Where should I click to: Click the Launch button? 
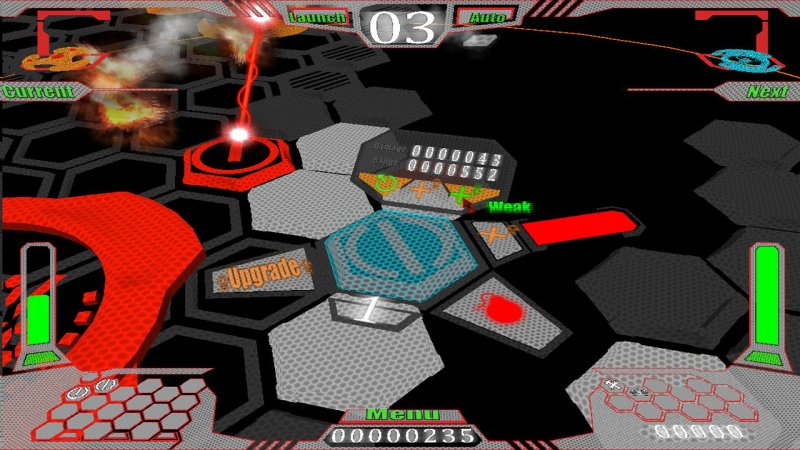pos(317,17)
